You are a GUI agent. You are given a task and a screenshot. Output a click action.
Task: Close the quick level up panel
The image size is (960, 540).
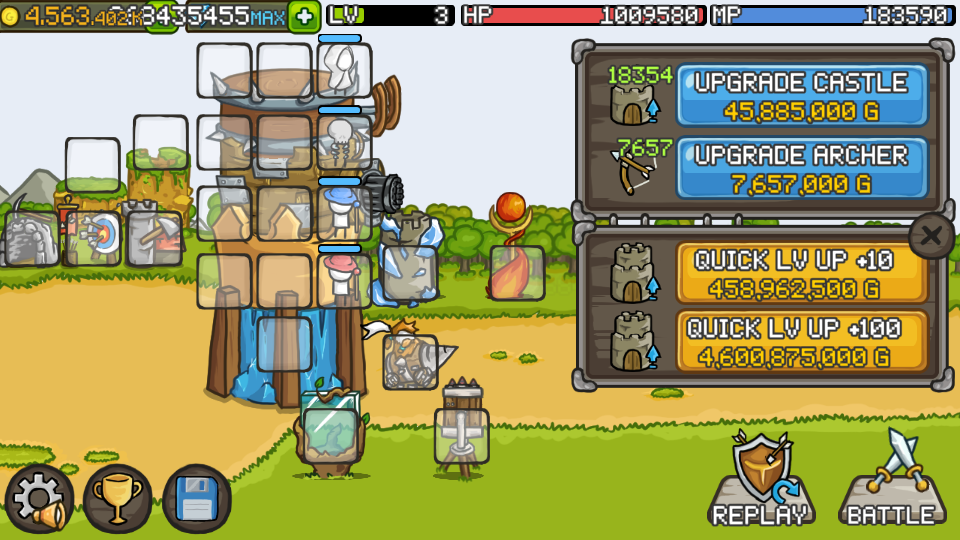click(x=931, y=236)
